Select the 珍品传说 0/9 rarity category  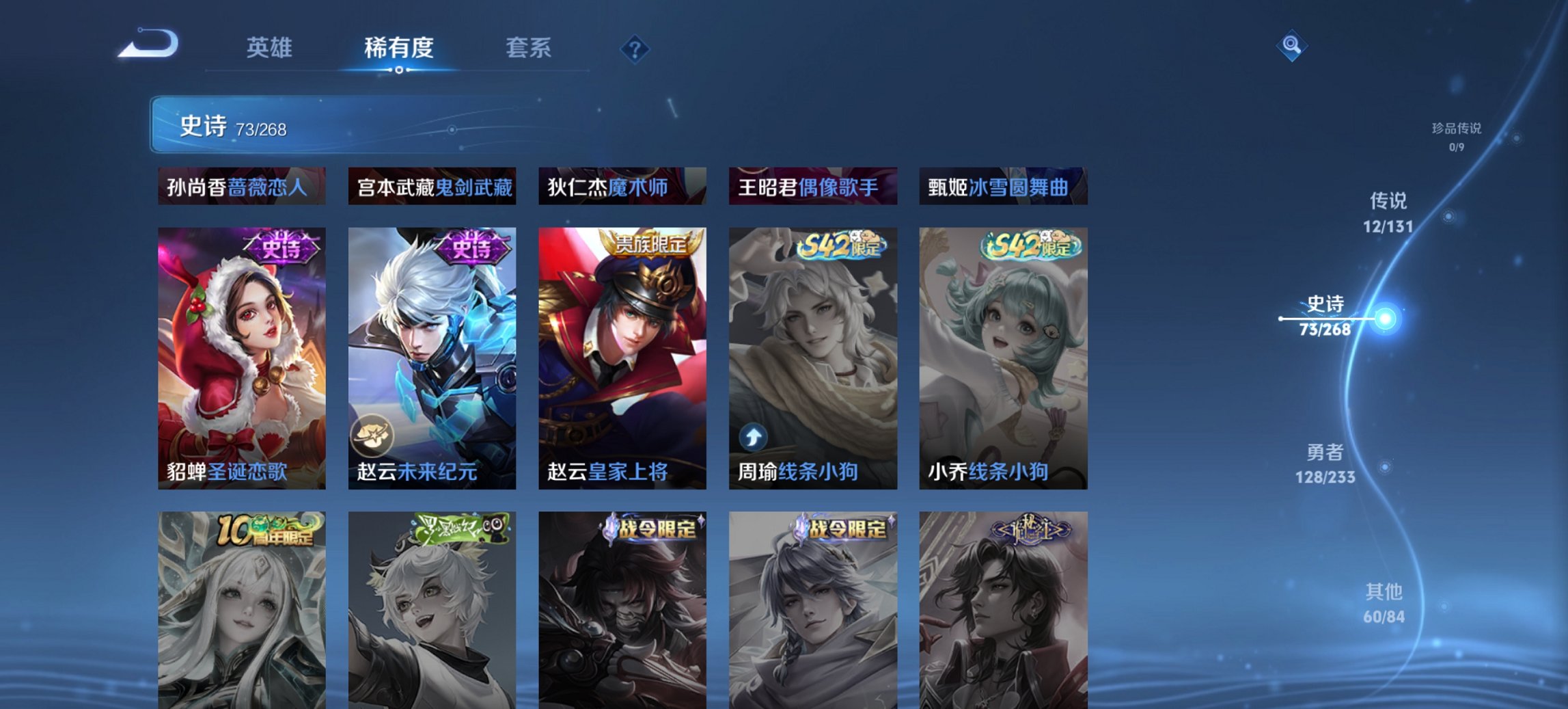click(x=1456, y=135)
